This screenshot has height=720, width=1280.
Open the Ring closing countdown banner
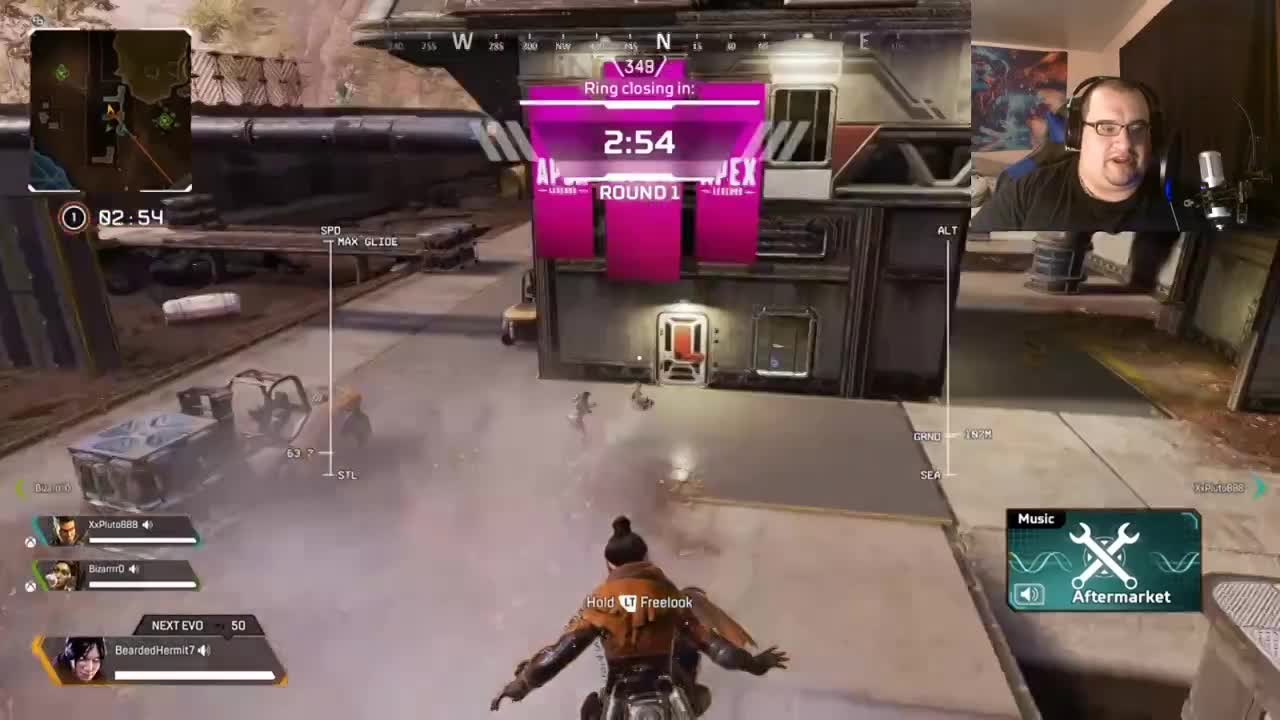(641, 88)
